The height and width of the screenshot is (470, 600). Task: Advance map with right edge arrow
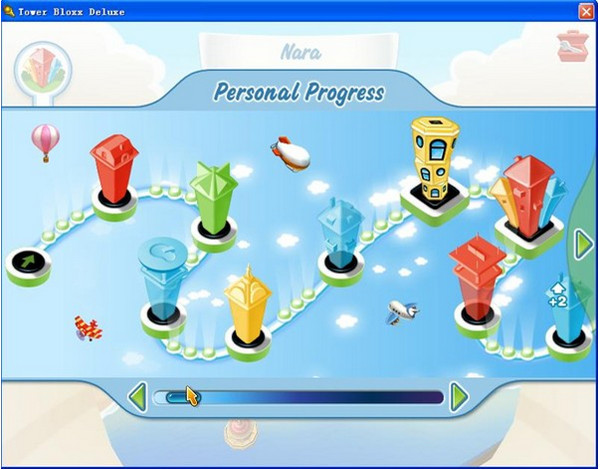click(582, 243)
